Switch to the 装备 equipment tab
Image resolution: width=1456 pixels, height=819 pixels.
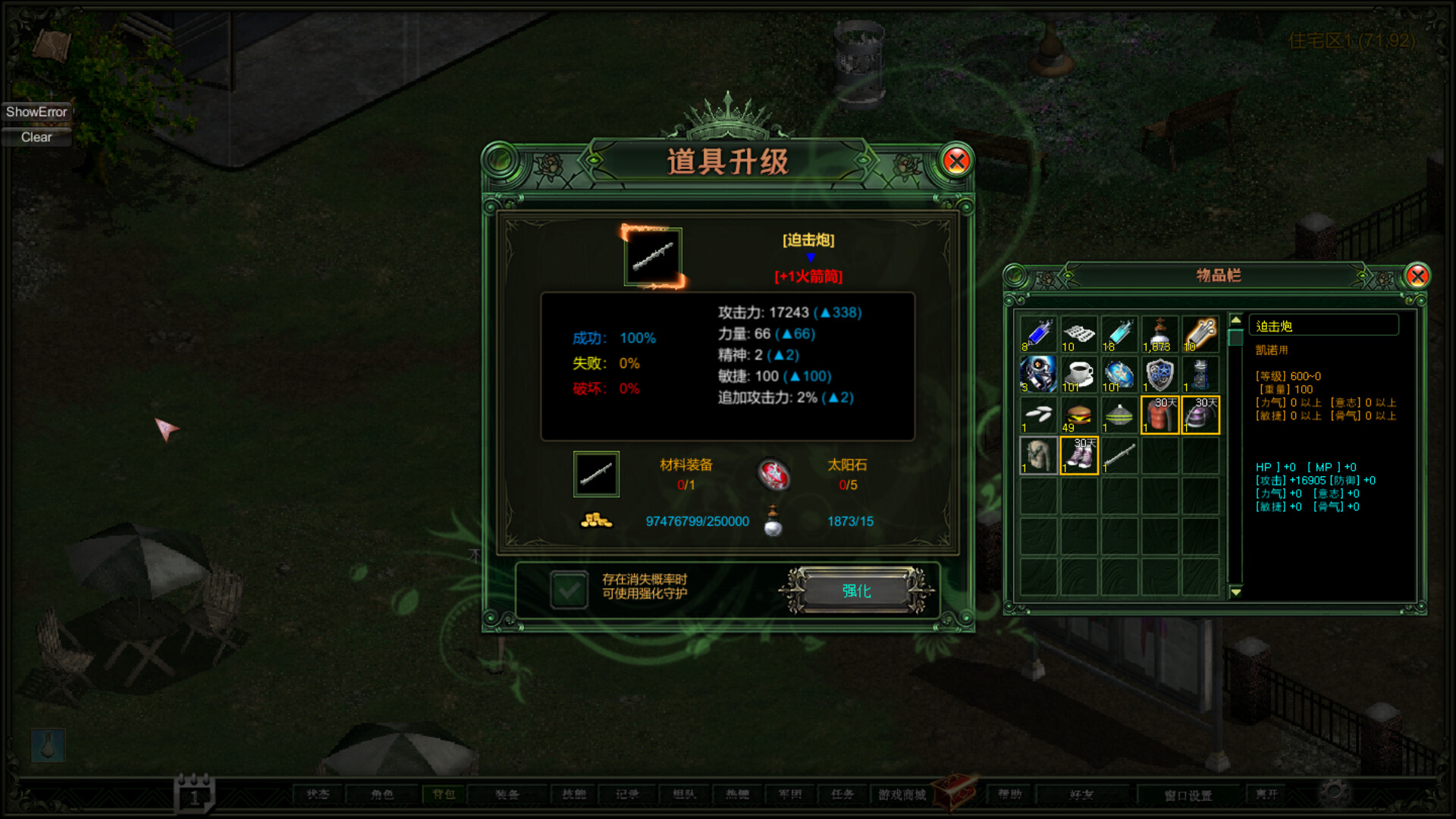click(507, 794)
